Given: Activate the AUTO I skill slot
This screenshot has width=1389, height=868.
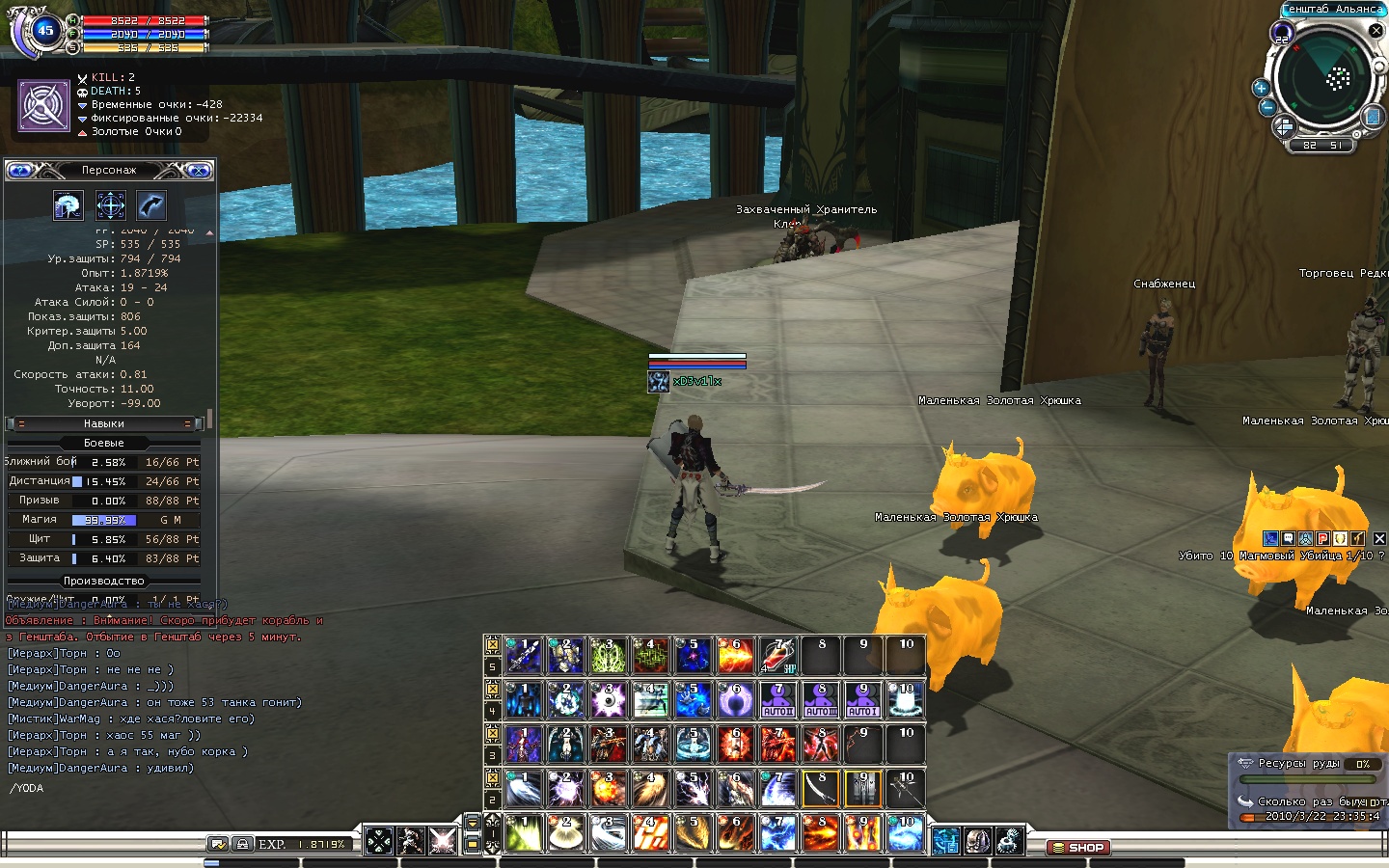Looking at the screenshot, I should 863,699.
